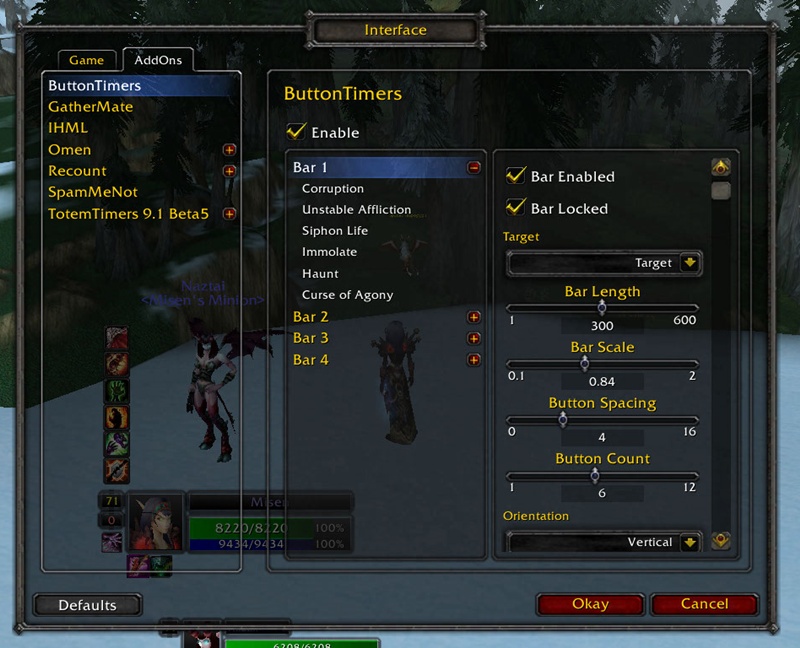Uncheck the Bar Enabled checkbox

click(x=516, y=176)
